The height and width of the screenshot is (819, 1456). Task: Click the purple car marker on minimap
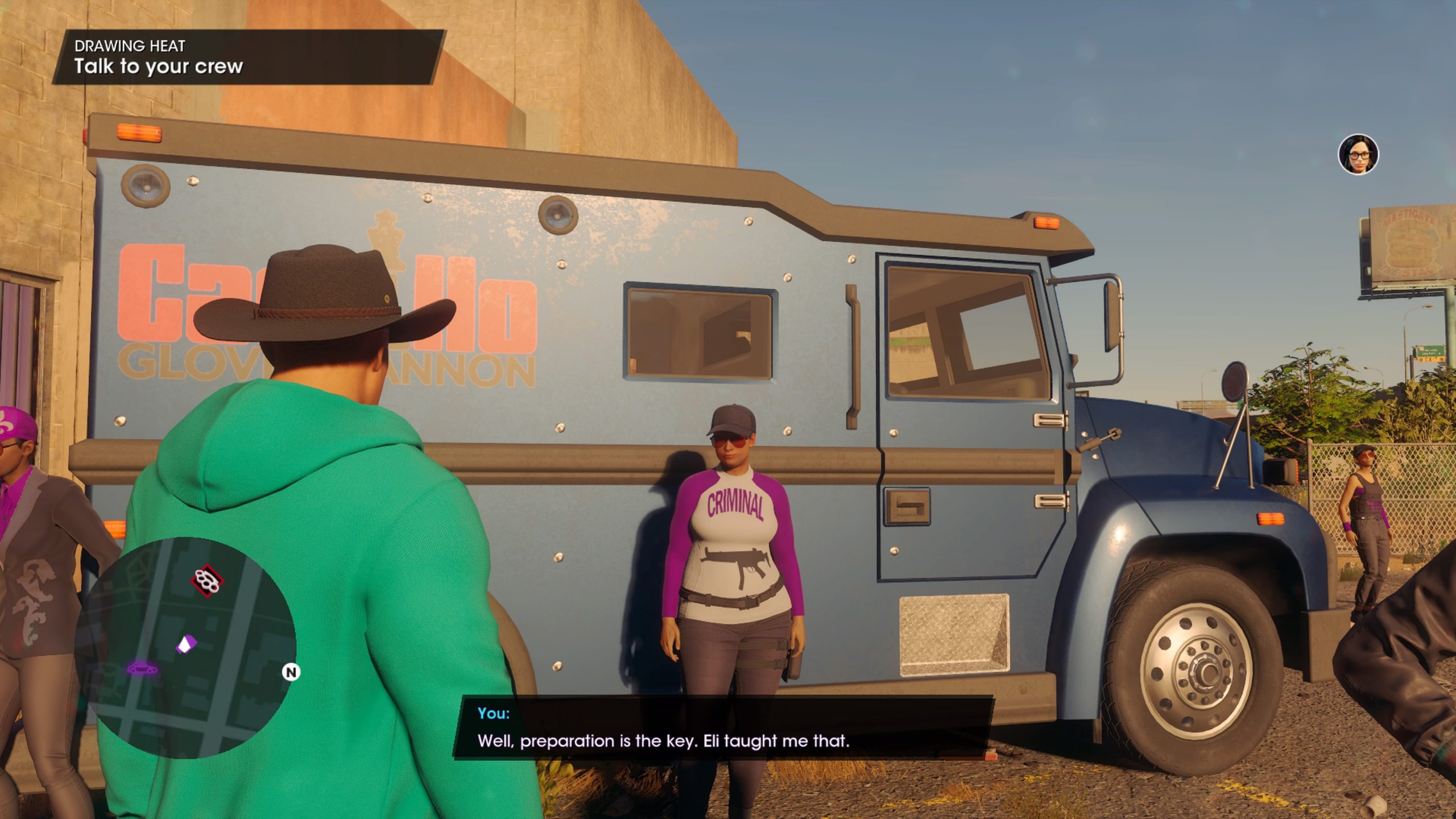[140, 668]
